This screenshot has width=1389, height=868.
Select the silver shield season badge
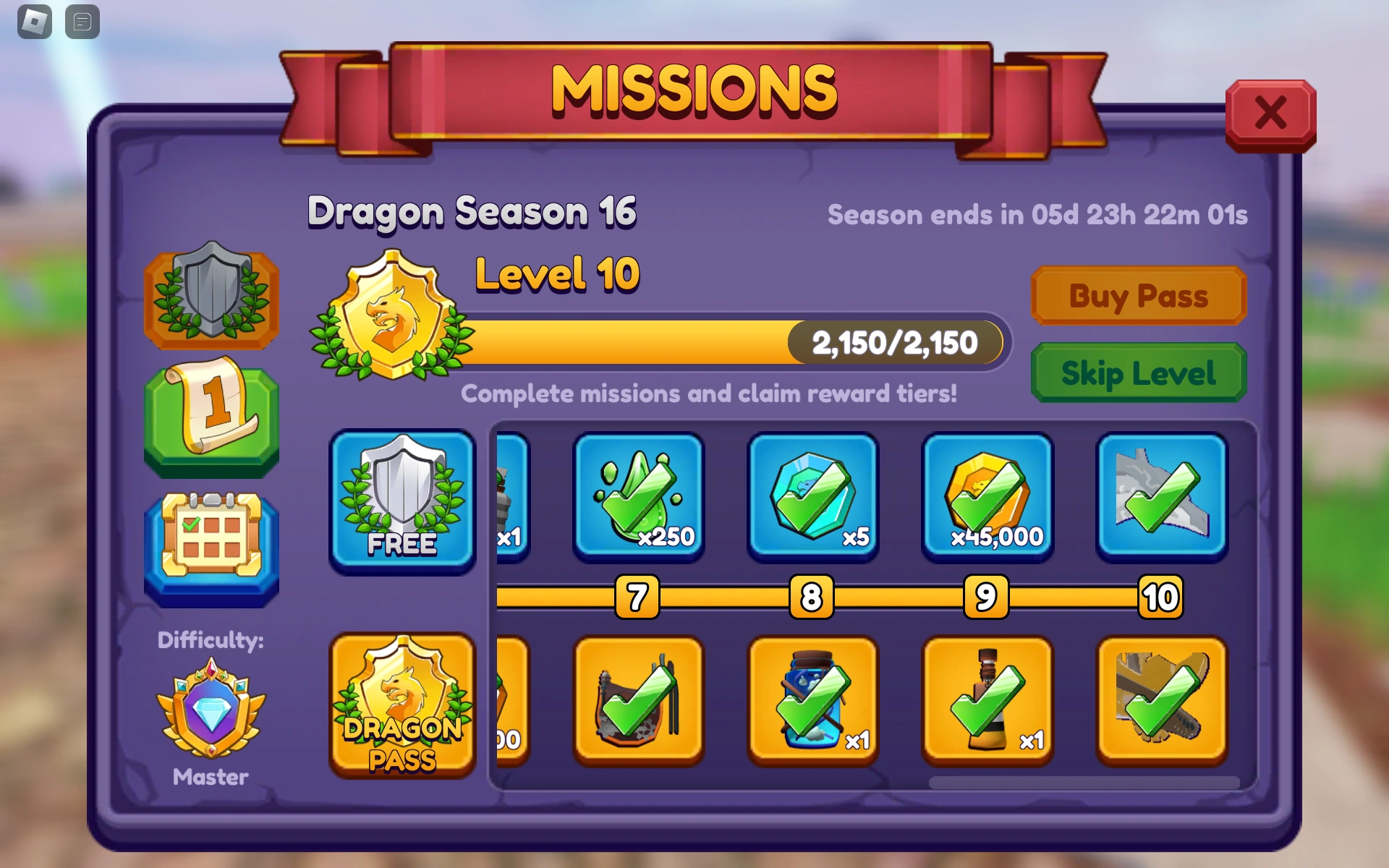coord(212,299)
